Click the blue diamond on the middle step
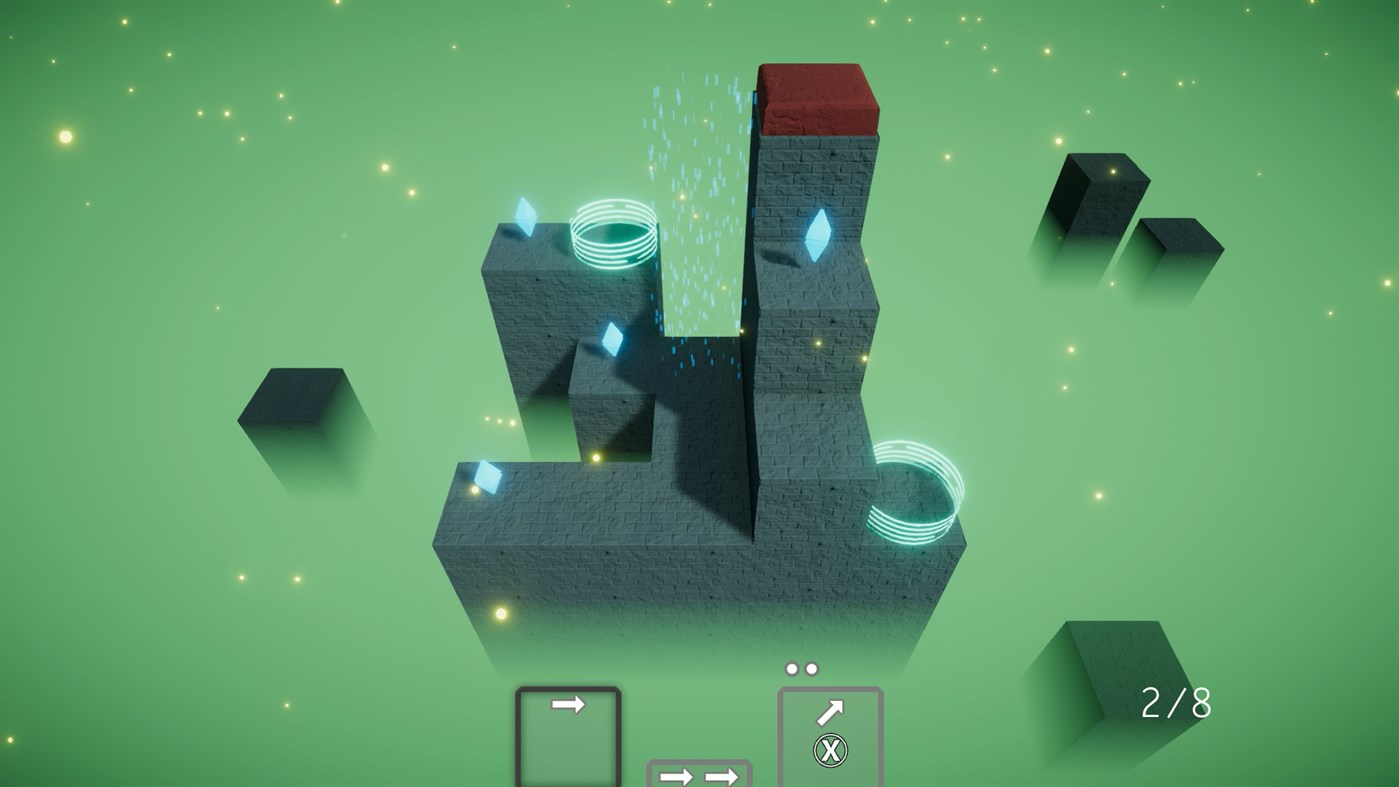The image size is (1399, 787). pyautogui.click(x=613, y=340)
